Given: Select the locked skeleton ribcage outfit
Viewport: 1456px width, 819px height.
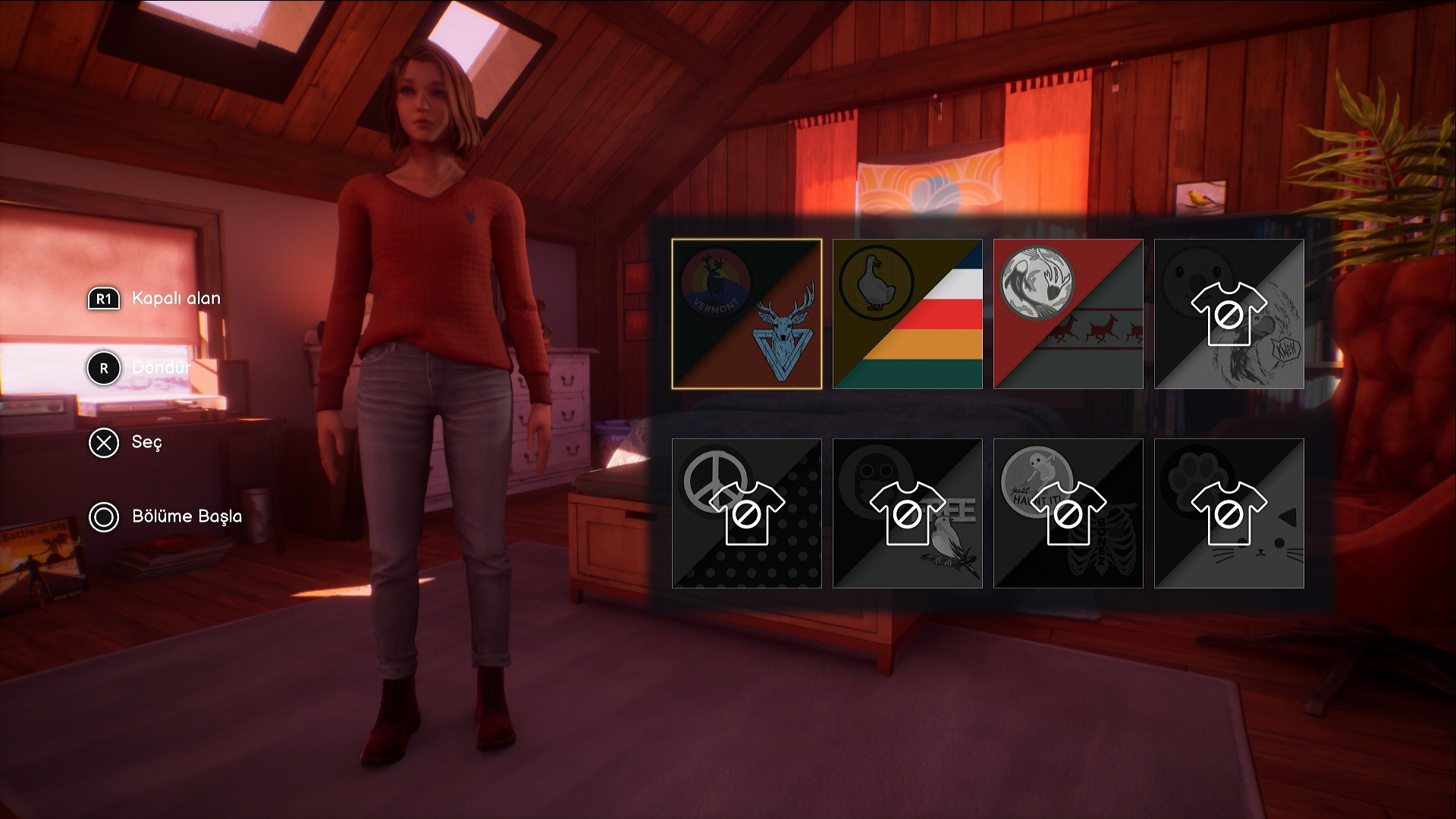Looking at the screenshot, I should [1068, 513].
